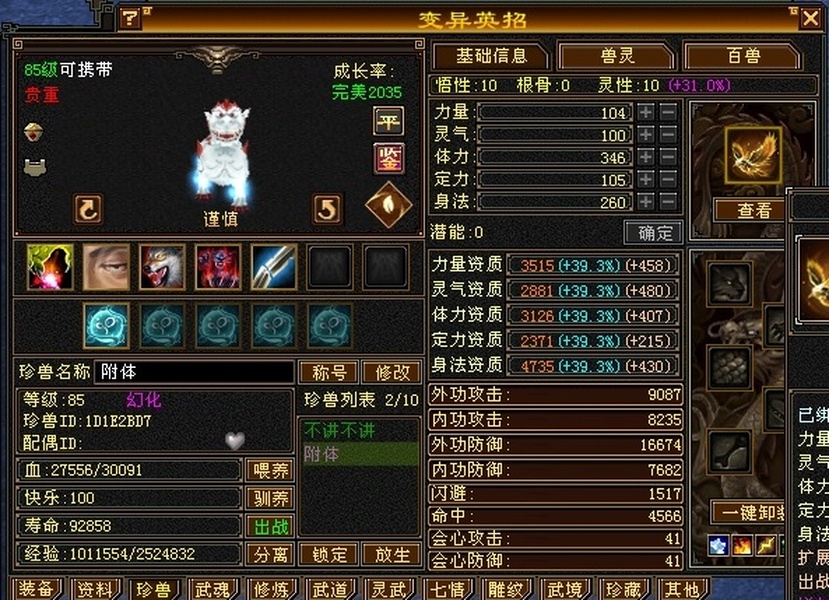Increase 力量 with its plus button

(647, 112)
